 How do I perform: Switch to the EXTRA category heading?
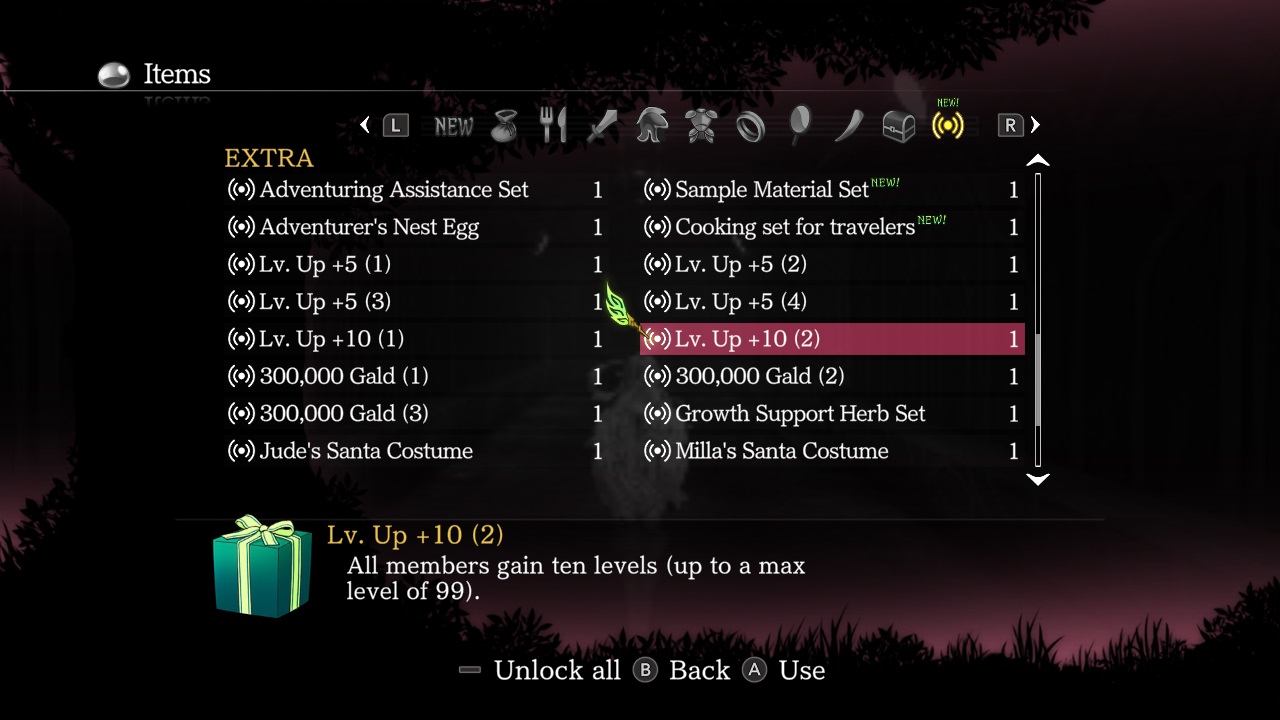point(269,157)
